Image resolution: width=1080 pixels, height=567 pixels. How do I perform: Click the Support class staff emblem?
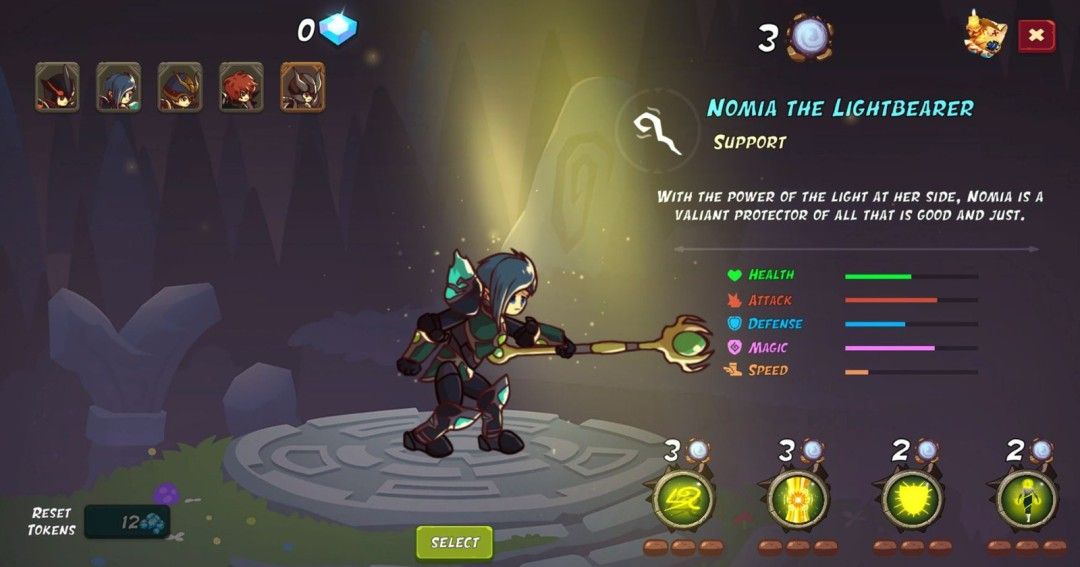(x=659, y=131)
